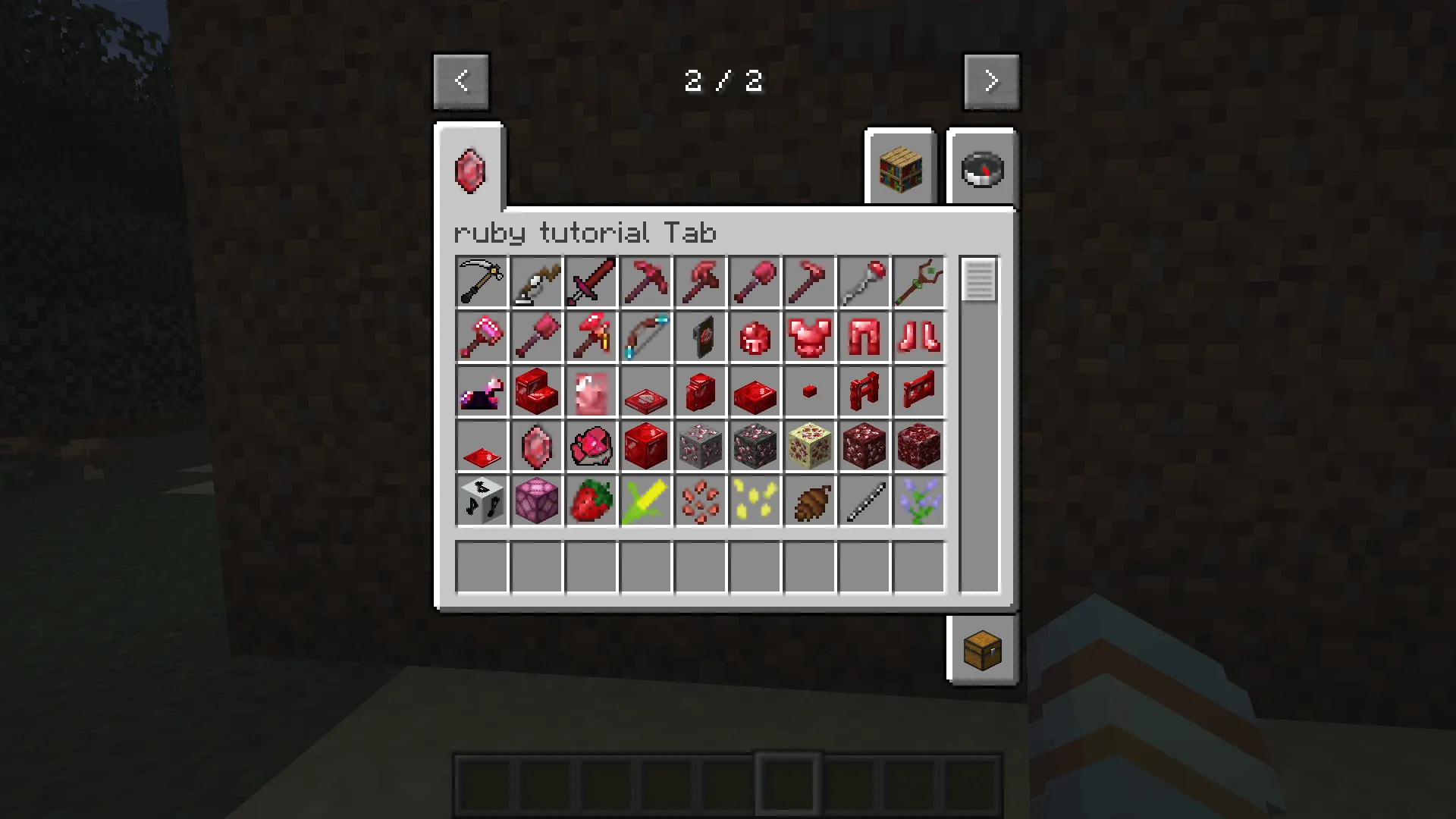Viewport: 1456px width, 819px height.
Task: Select the pinecone item
Action: click(809, 500)
